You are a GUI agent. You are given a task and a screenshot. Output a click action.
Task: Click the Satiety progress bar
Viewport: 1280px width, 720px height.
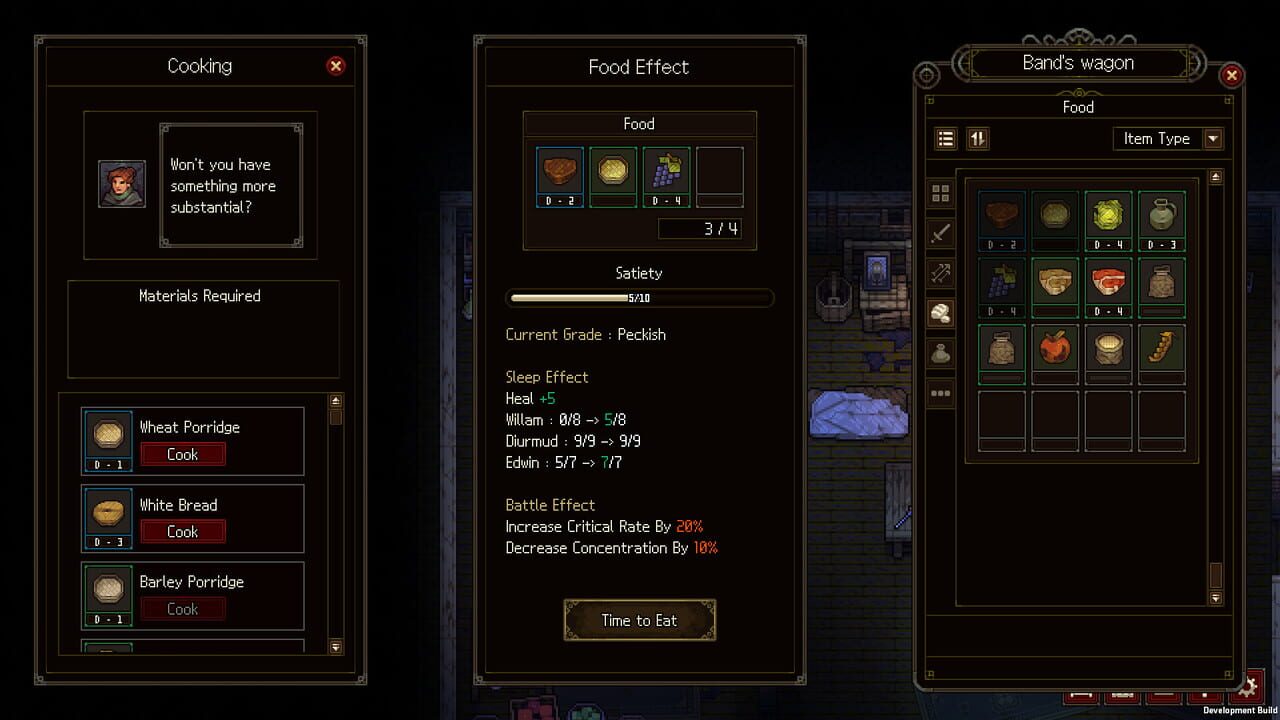click(639, 297)
